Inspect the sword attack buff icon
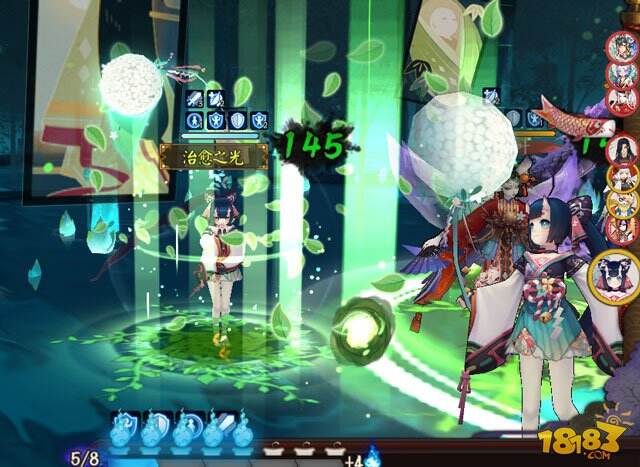 [194, 99]
